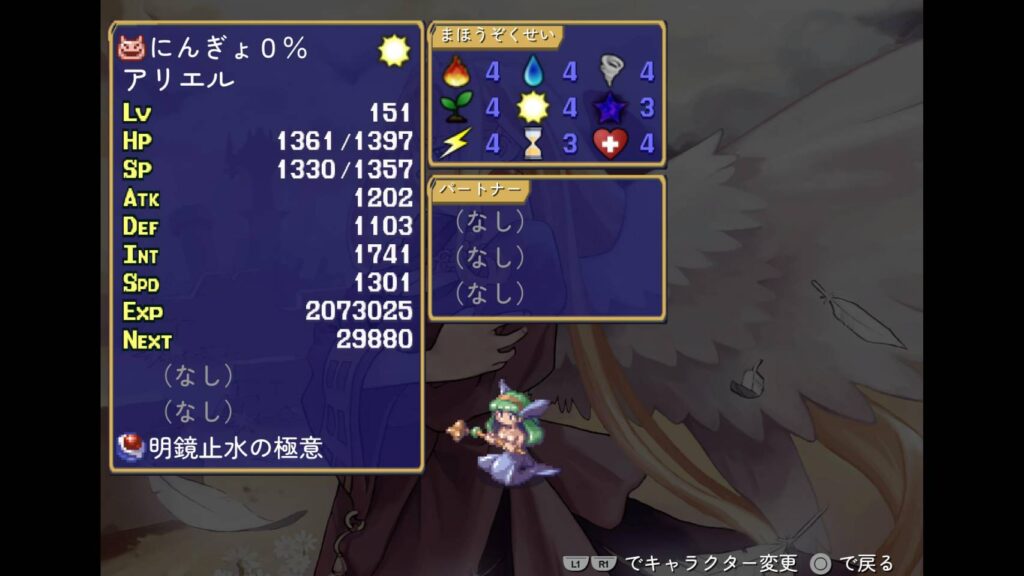
Task: Click the red doll icon beside にんぎょ
Action: pos(132,47)
